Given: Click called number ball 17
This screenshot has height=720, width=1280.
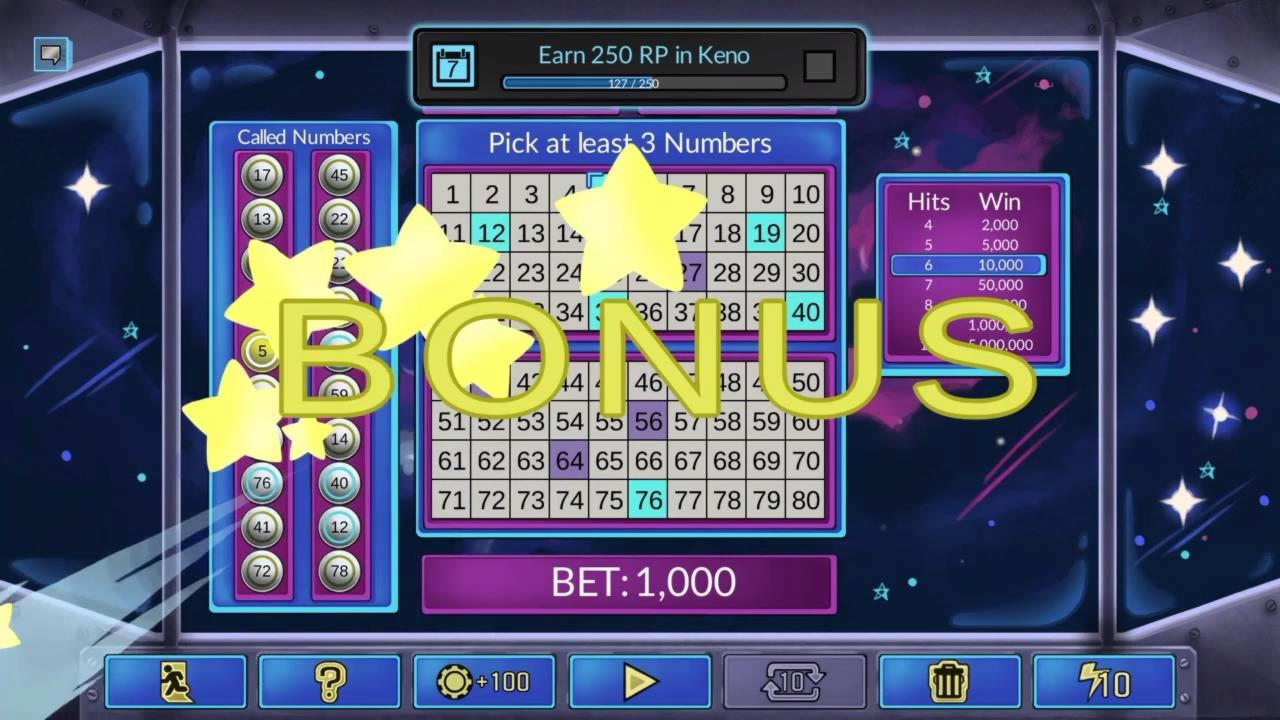Looking at the screenshot, I should pos(261,177).
